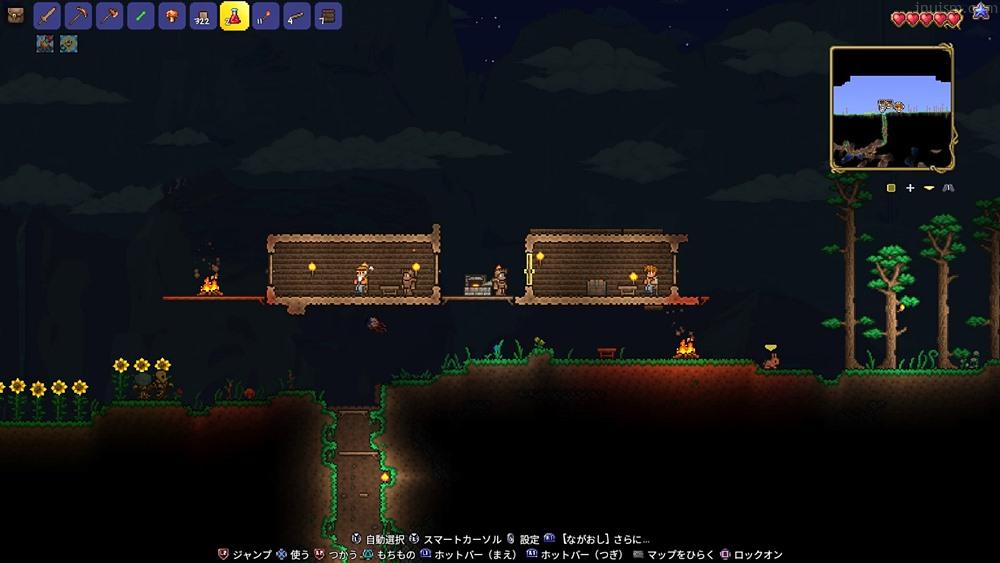The width and height of the screenshot is (1000, 563).
Task: Click the second active buff icon
Action: click(68, 43)
